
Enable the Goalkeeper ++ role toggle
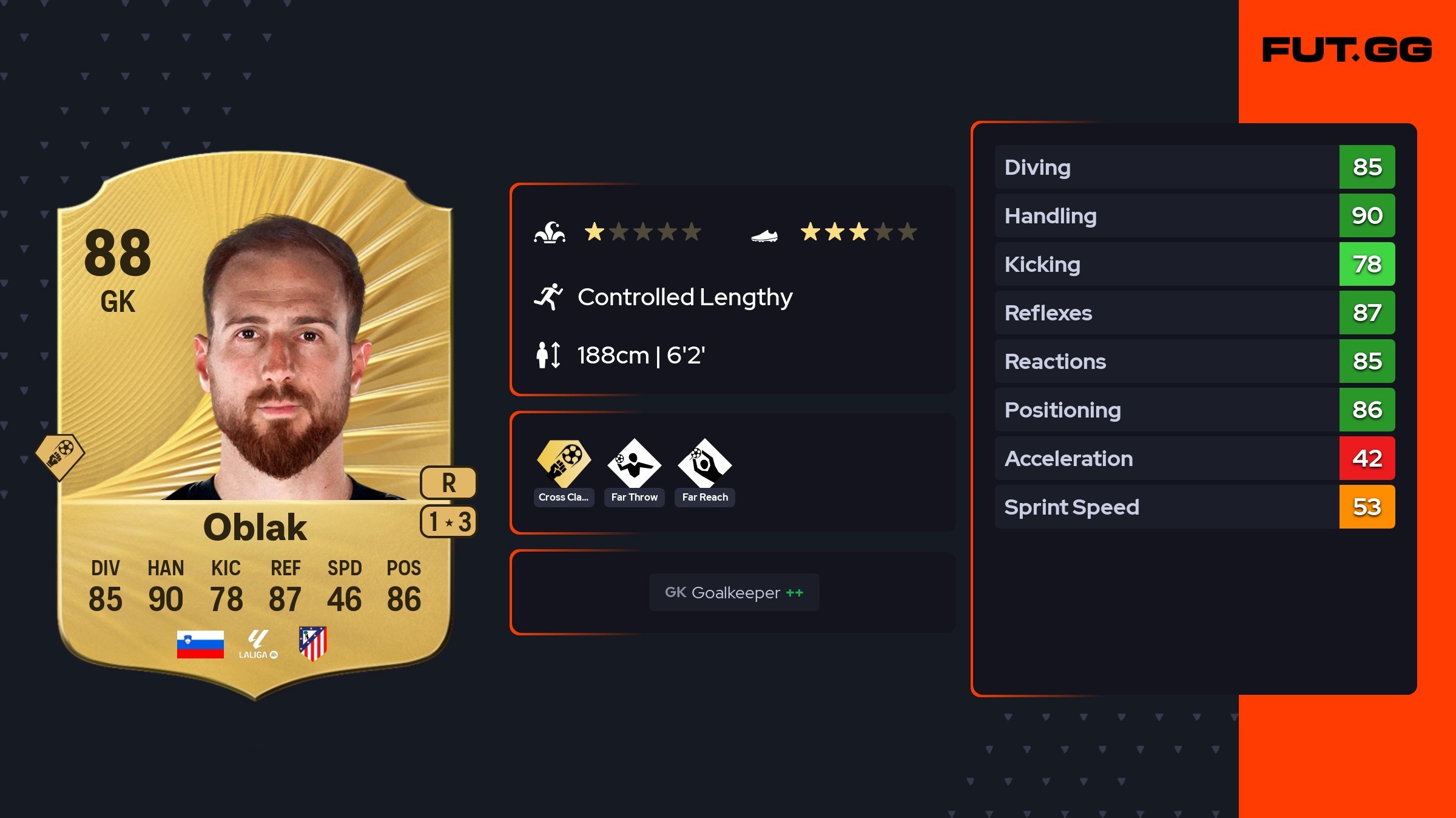click(734, 592)
